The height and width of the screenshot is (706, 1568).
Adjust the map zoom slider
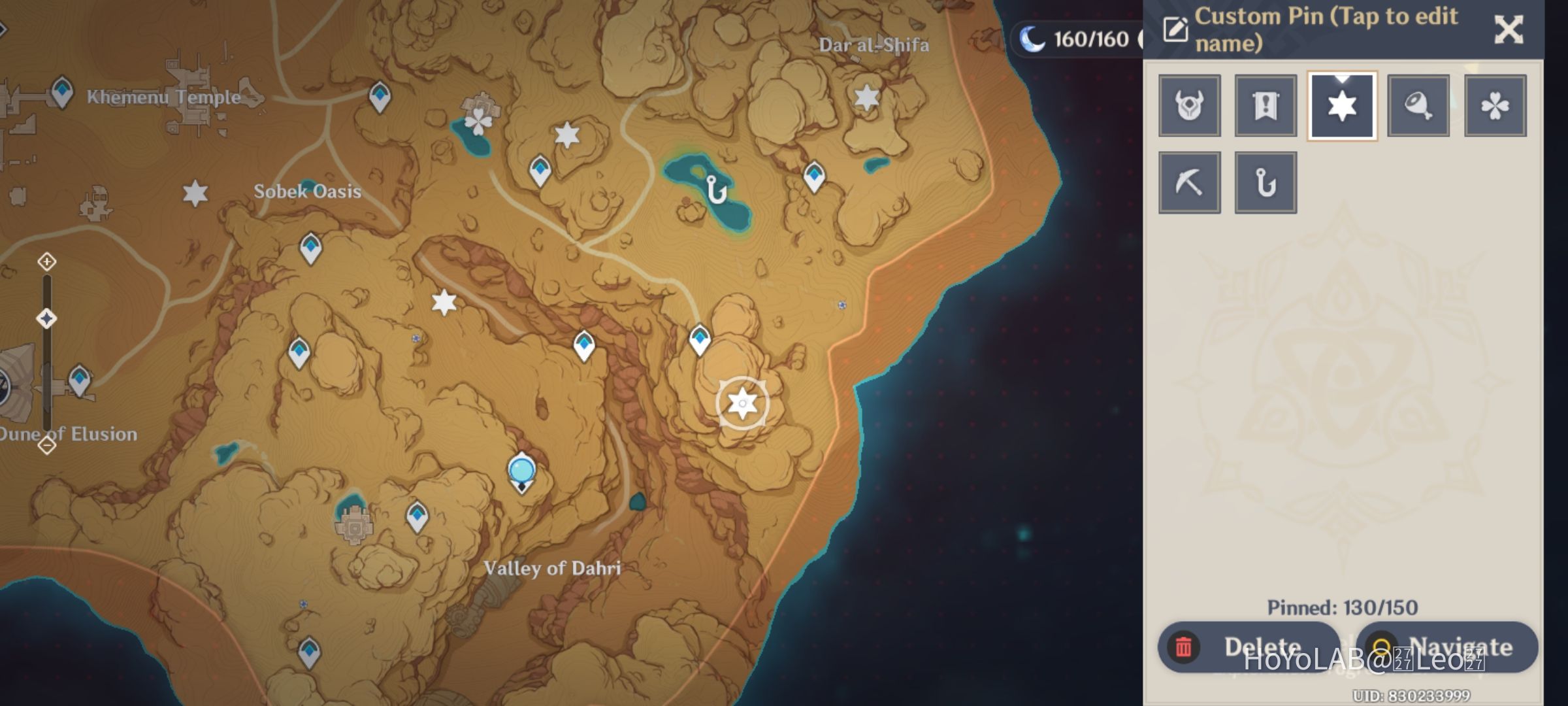point(46,317)
